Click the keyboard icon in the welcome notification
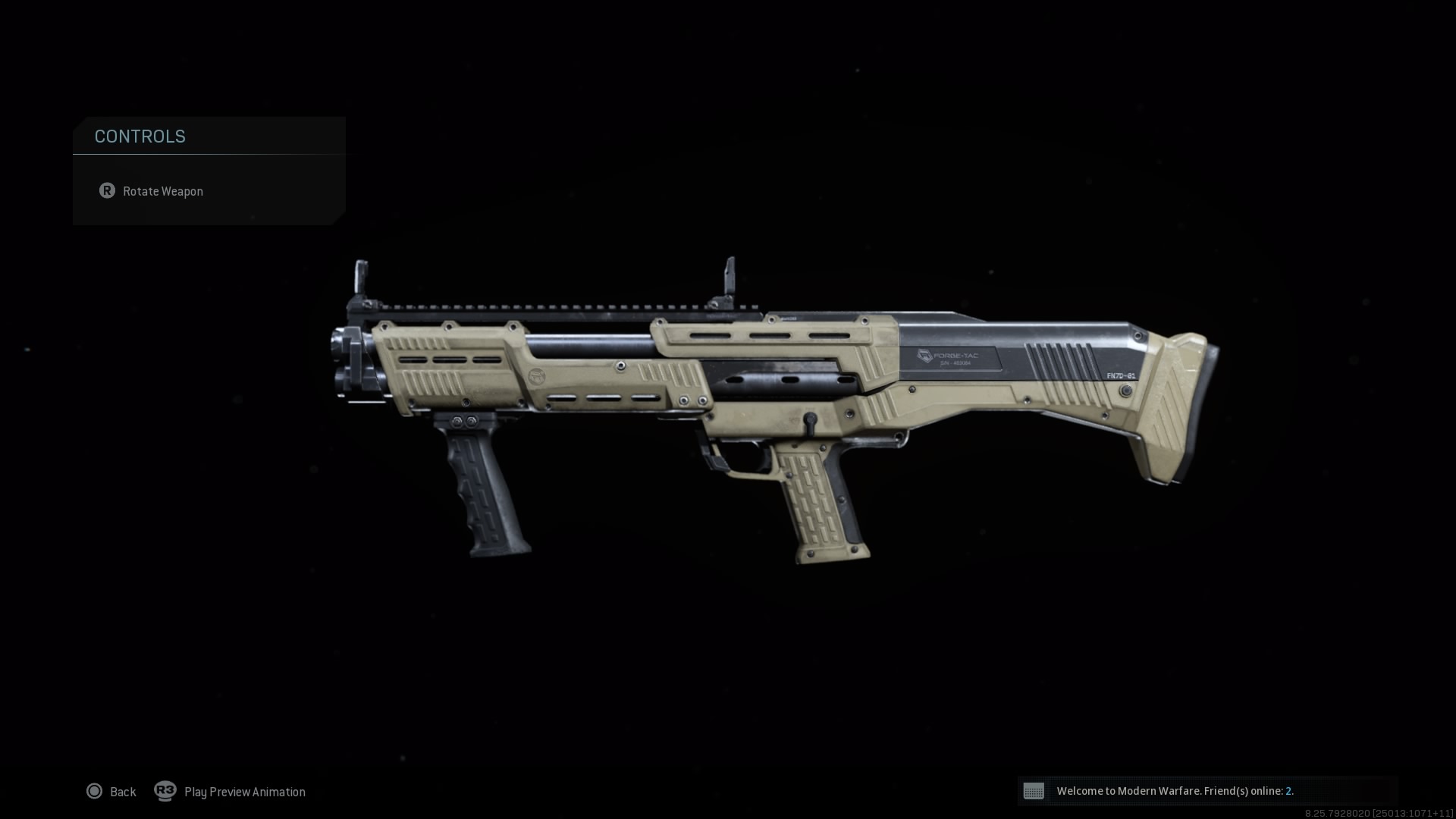Screen dimensions: 1456x819 pyautogui.click(x=1035, y=791)
